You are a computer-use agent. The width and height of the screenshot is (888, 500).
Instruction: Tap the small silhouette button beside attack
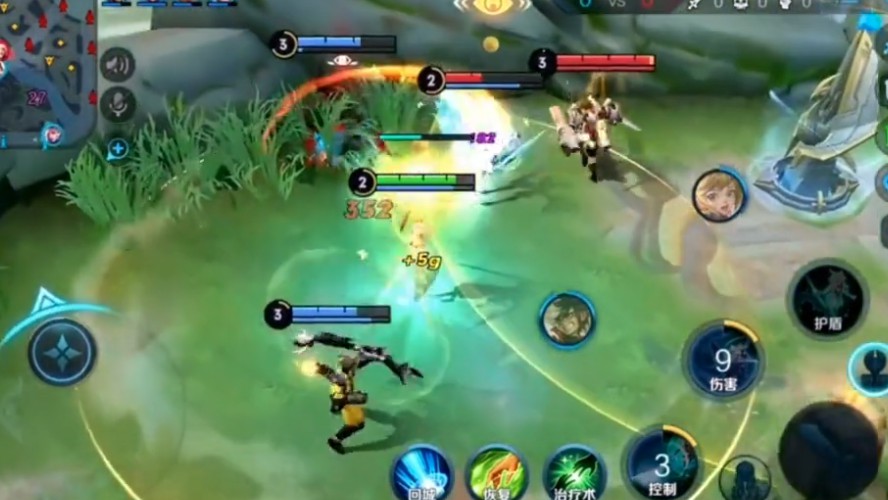coord(745,478)
